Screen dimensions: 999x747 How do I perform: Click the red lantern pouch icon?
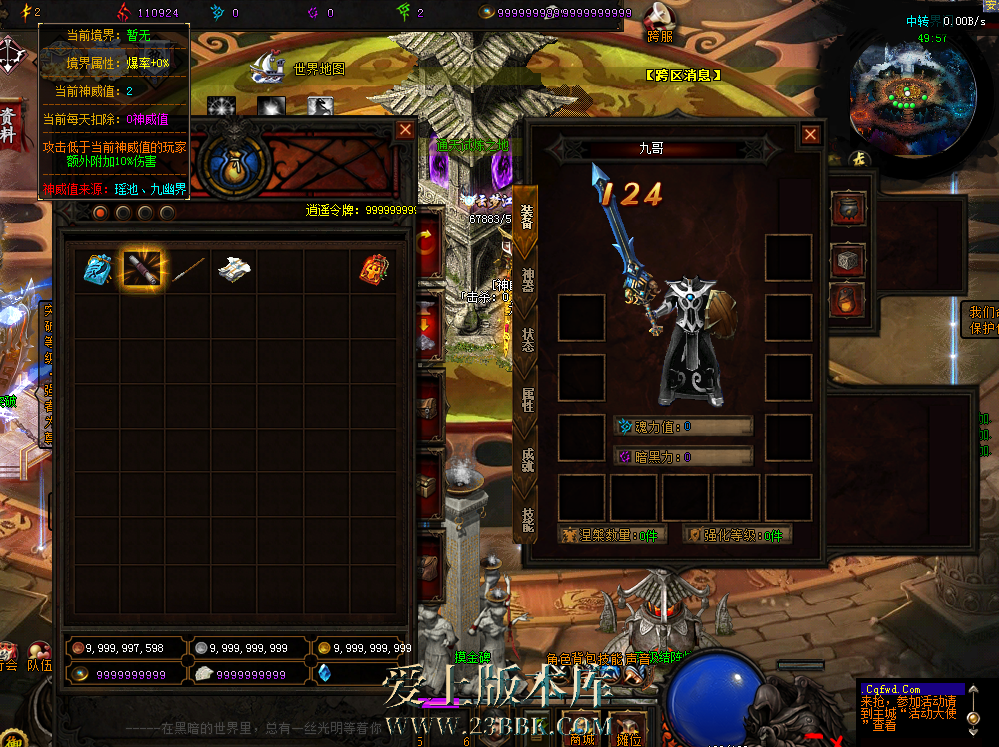tap(848, 298)
